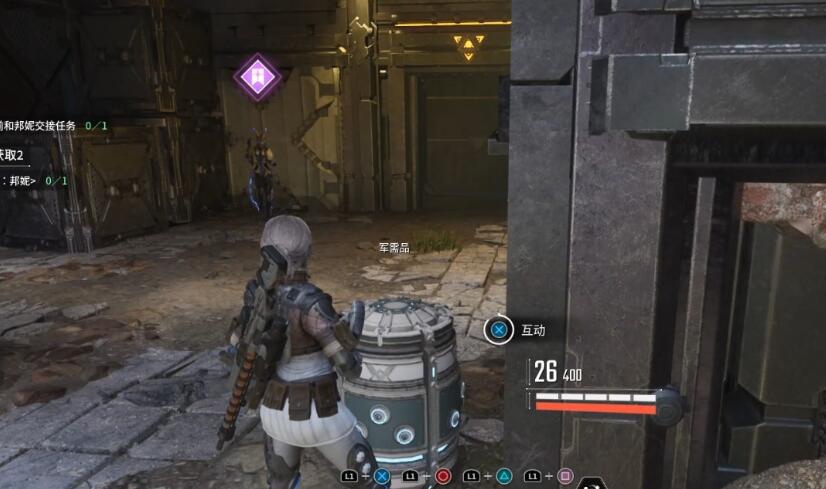Click the yellow triangle waypoint marker
Screen dimensions: 826x489
pos(467,45)
